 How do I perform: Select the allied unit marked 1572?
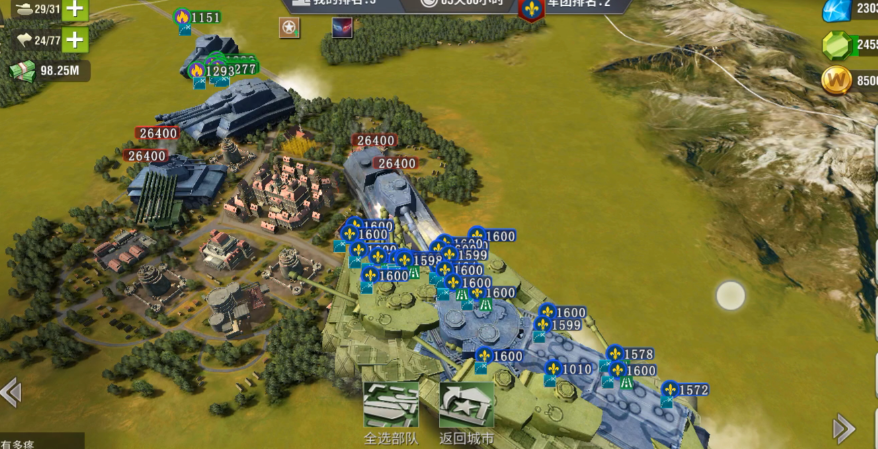[685, 390]
